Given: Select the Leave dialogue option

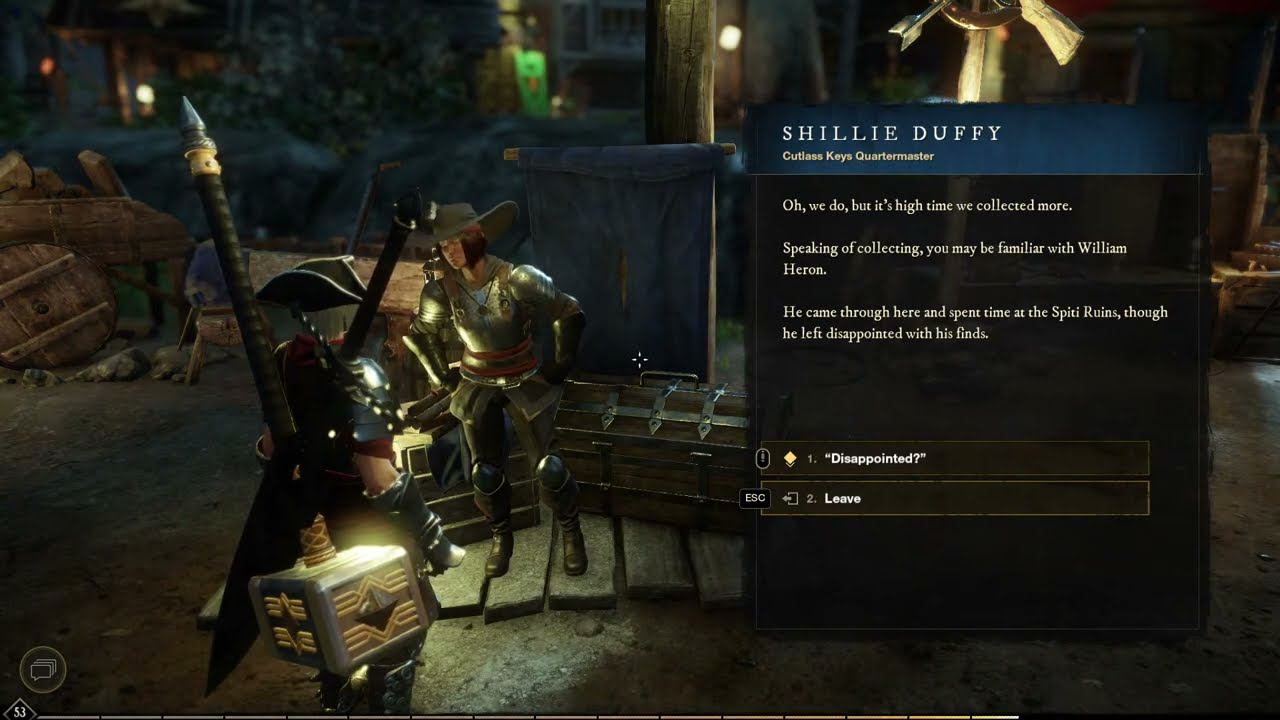Looking at the screenshot, I should point(954,498).
